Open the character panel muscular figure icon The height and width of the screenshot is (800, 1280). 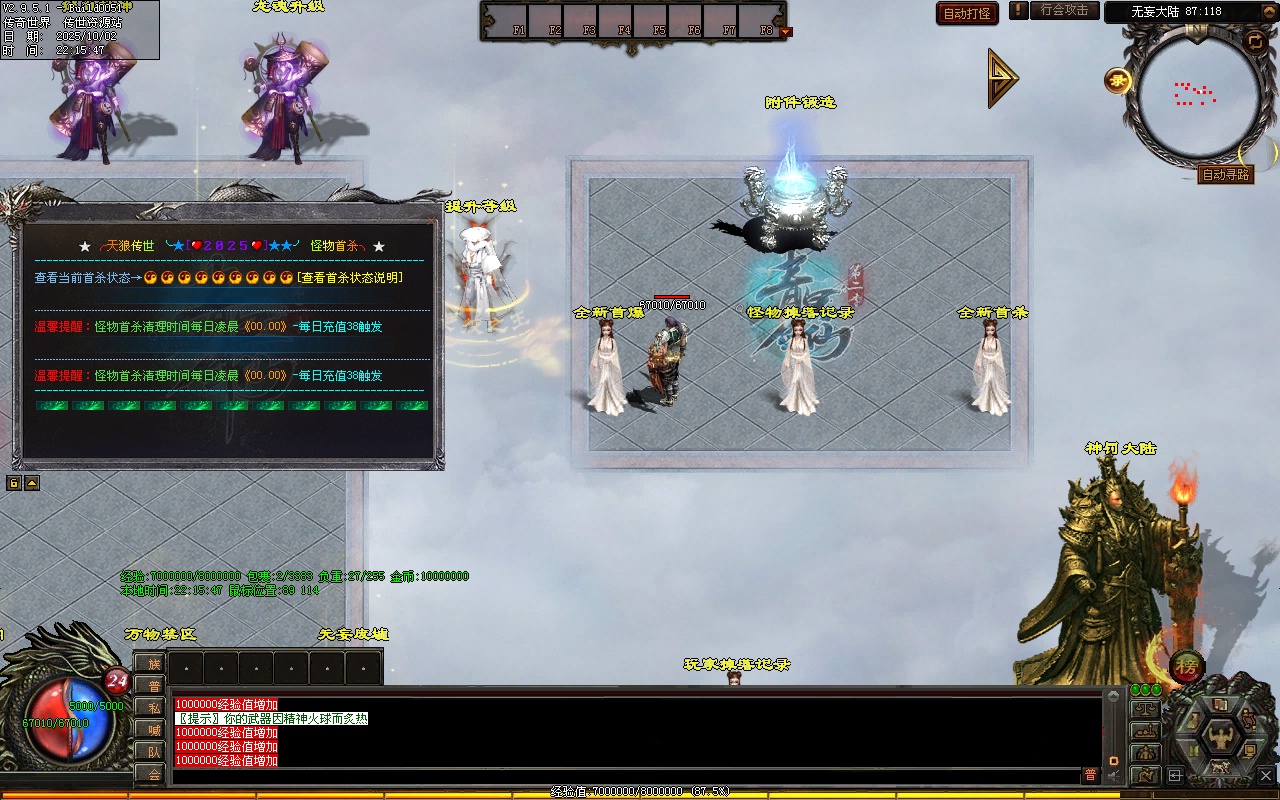(1221, 738)
